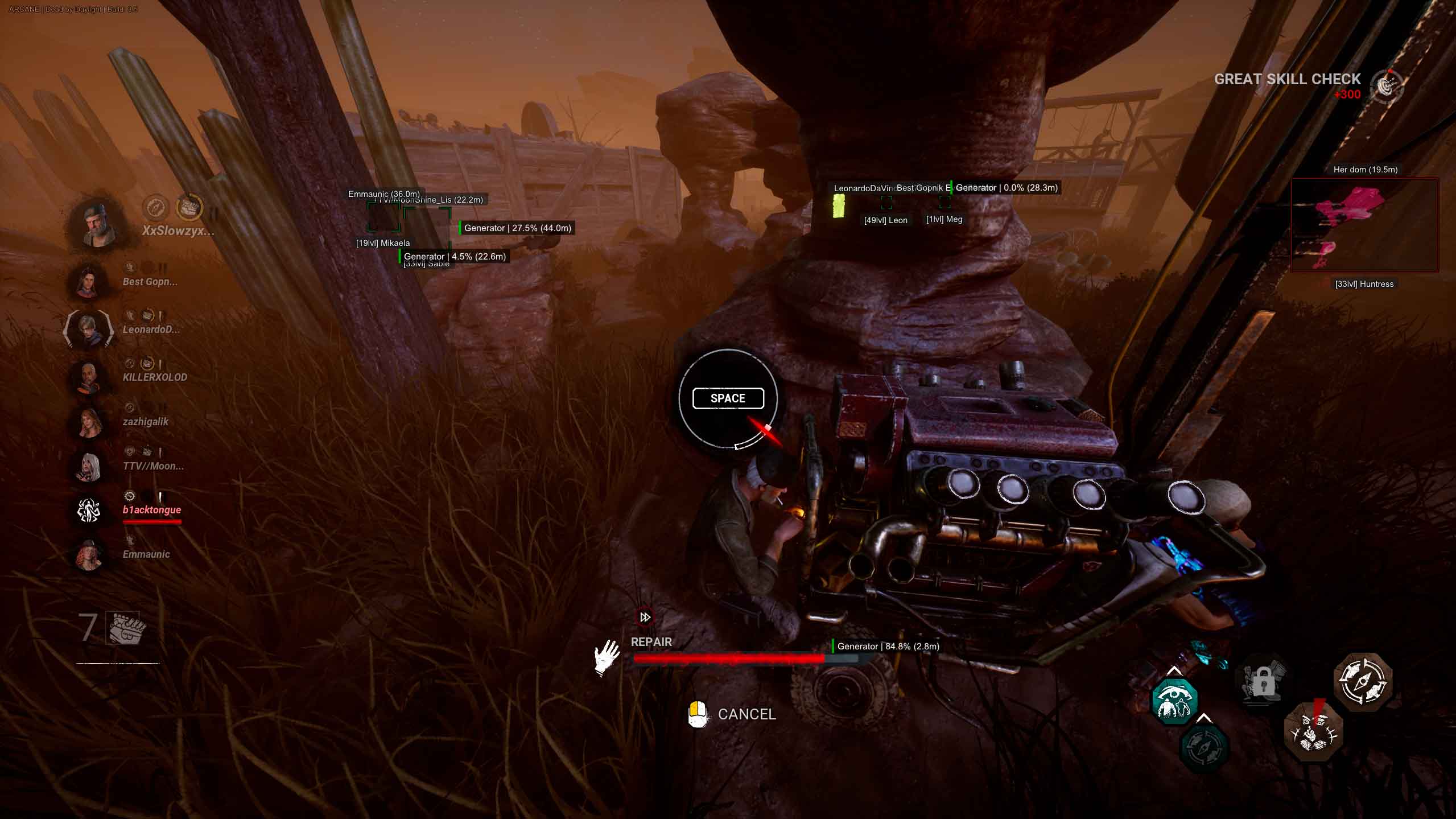
Task: Click the perk icon with red exclamation mark
Action: (x=1313, y=731)
